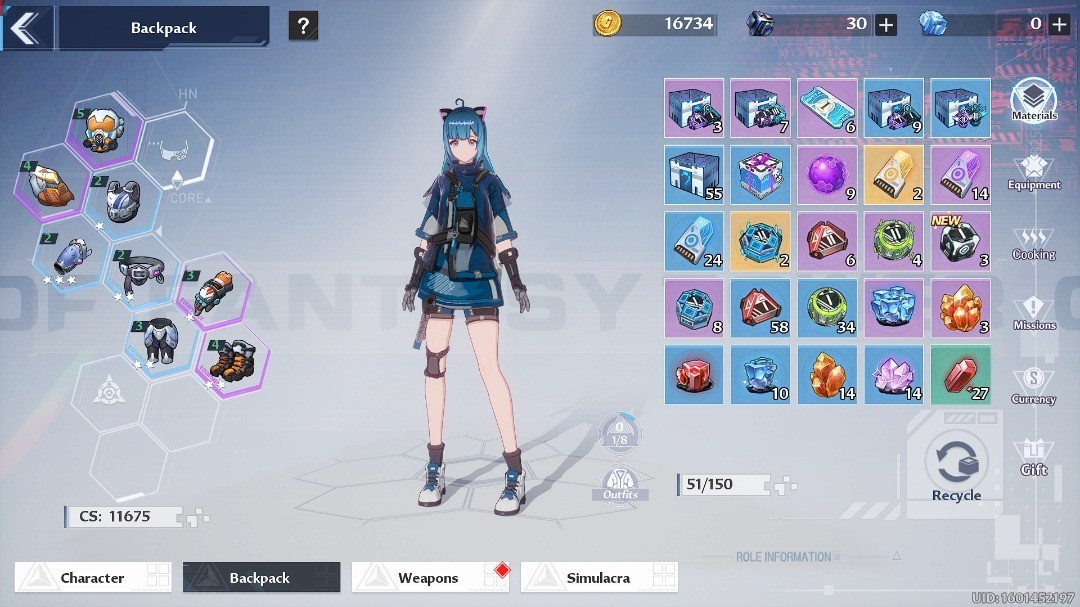Go back using the arrow button

[25, 27]
